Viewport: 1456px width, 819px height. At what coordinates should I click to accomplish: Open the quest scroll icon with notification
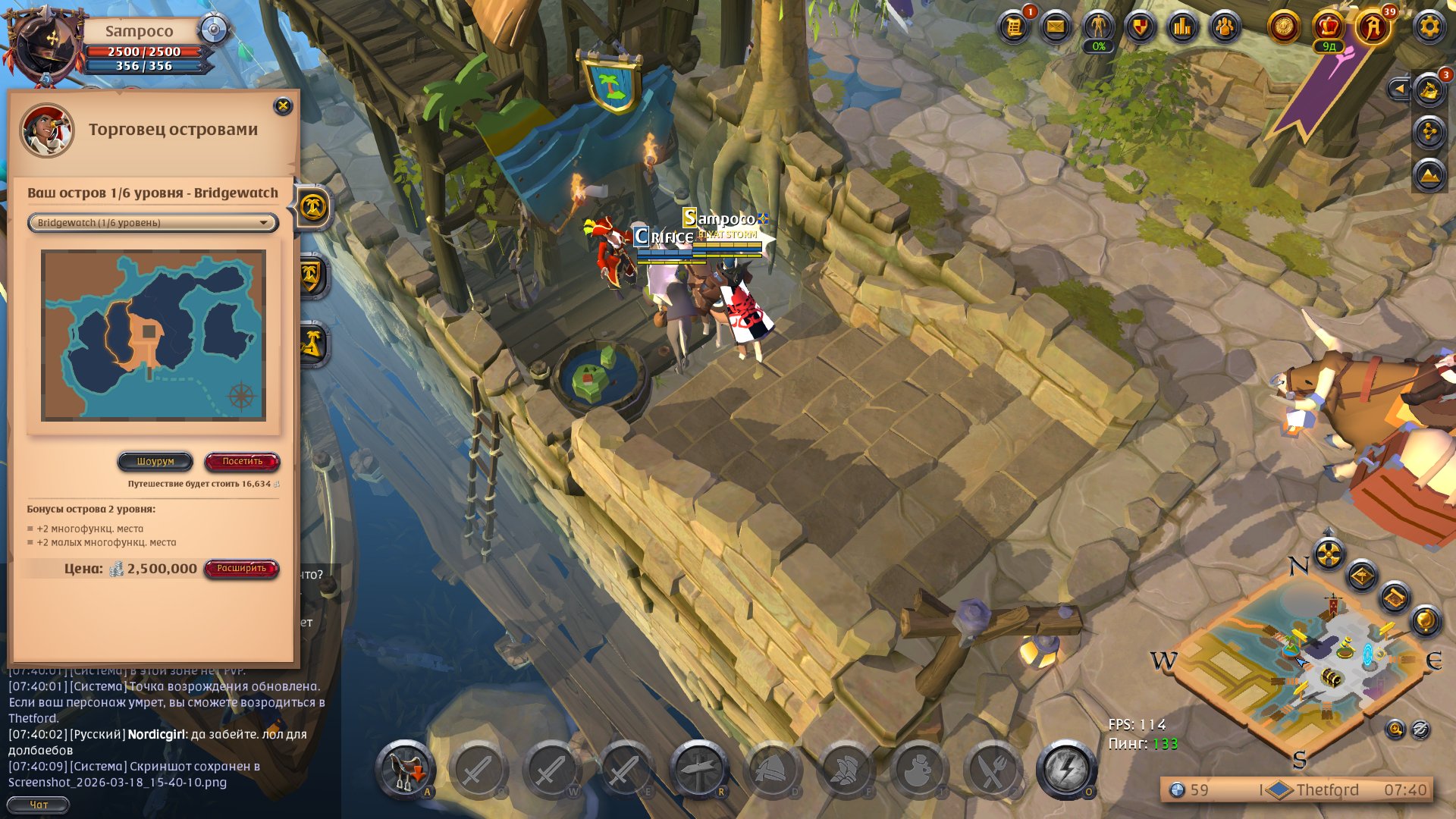(1013, 27)
